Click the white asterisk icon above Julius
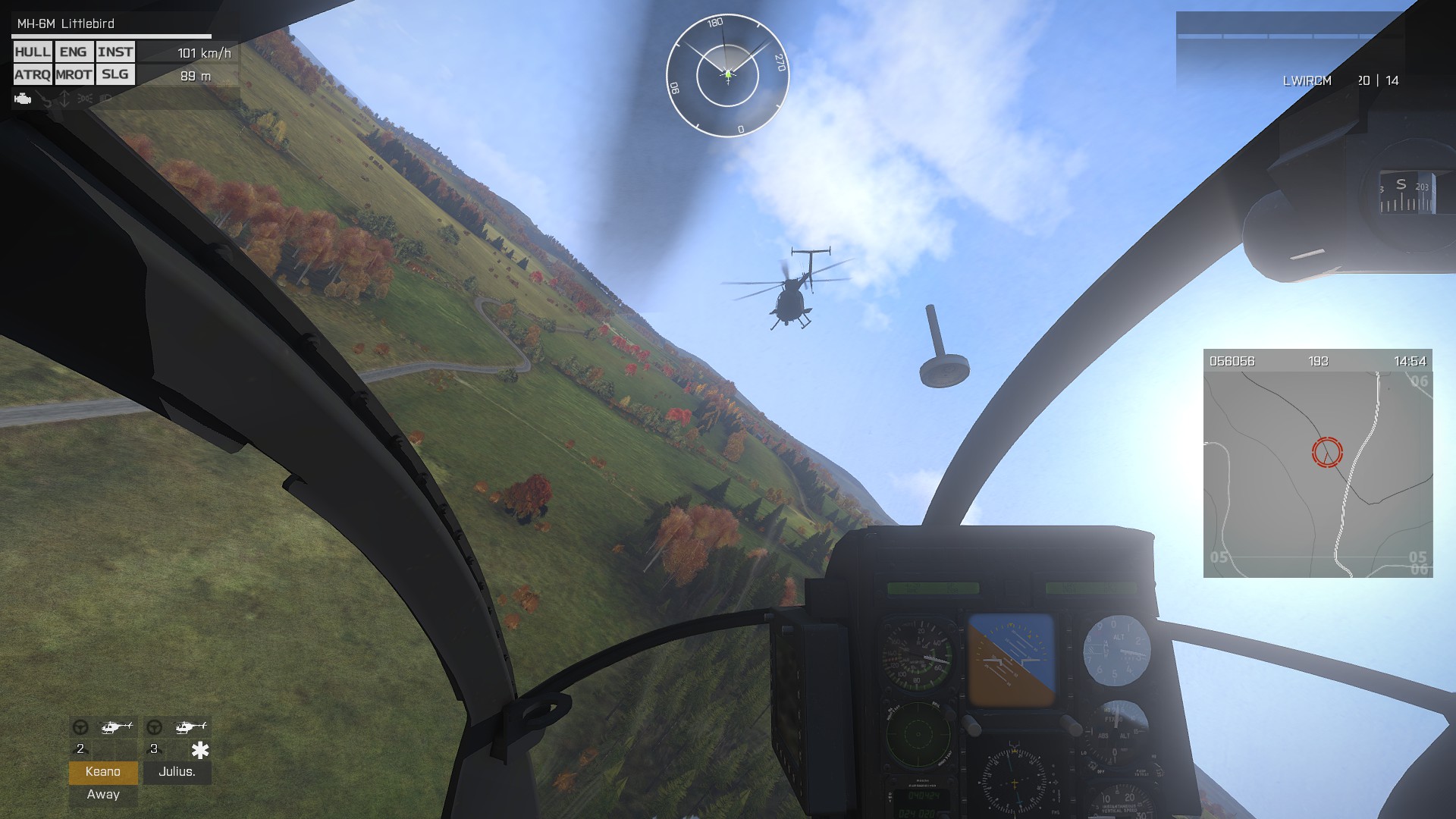The width and height of the screenshot is (1456, 819). 199,750
